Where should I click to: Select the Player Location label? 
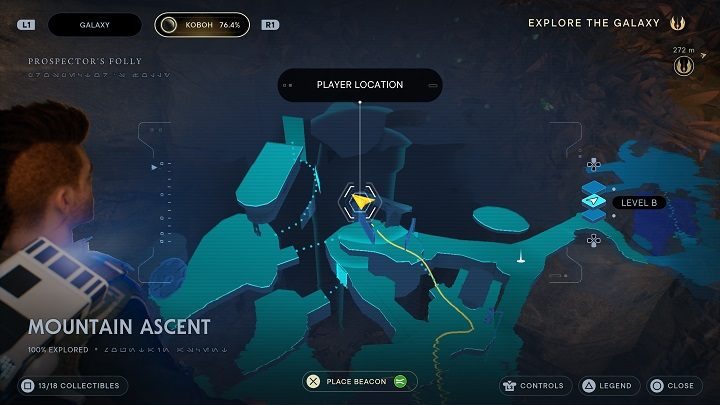click(x=359, y=85)
